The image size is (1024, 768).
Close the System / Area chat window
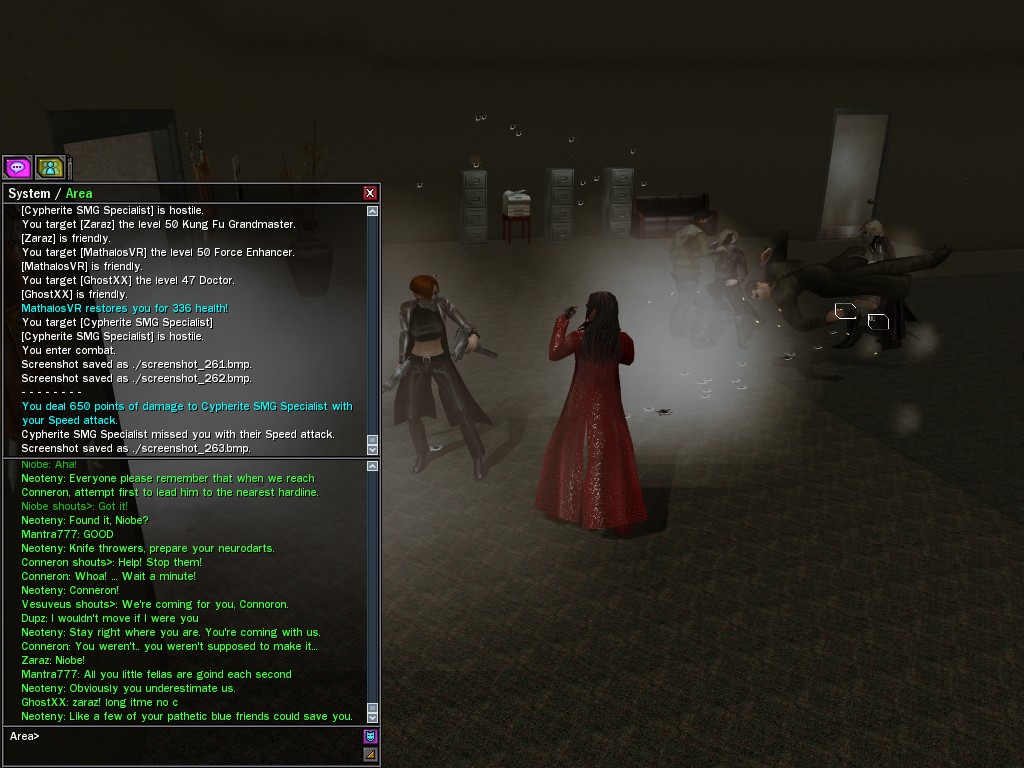[370, 193]
